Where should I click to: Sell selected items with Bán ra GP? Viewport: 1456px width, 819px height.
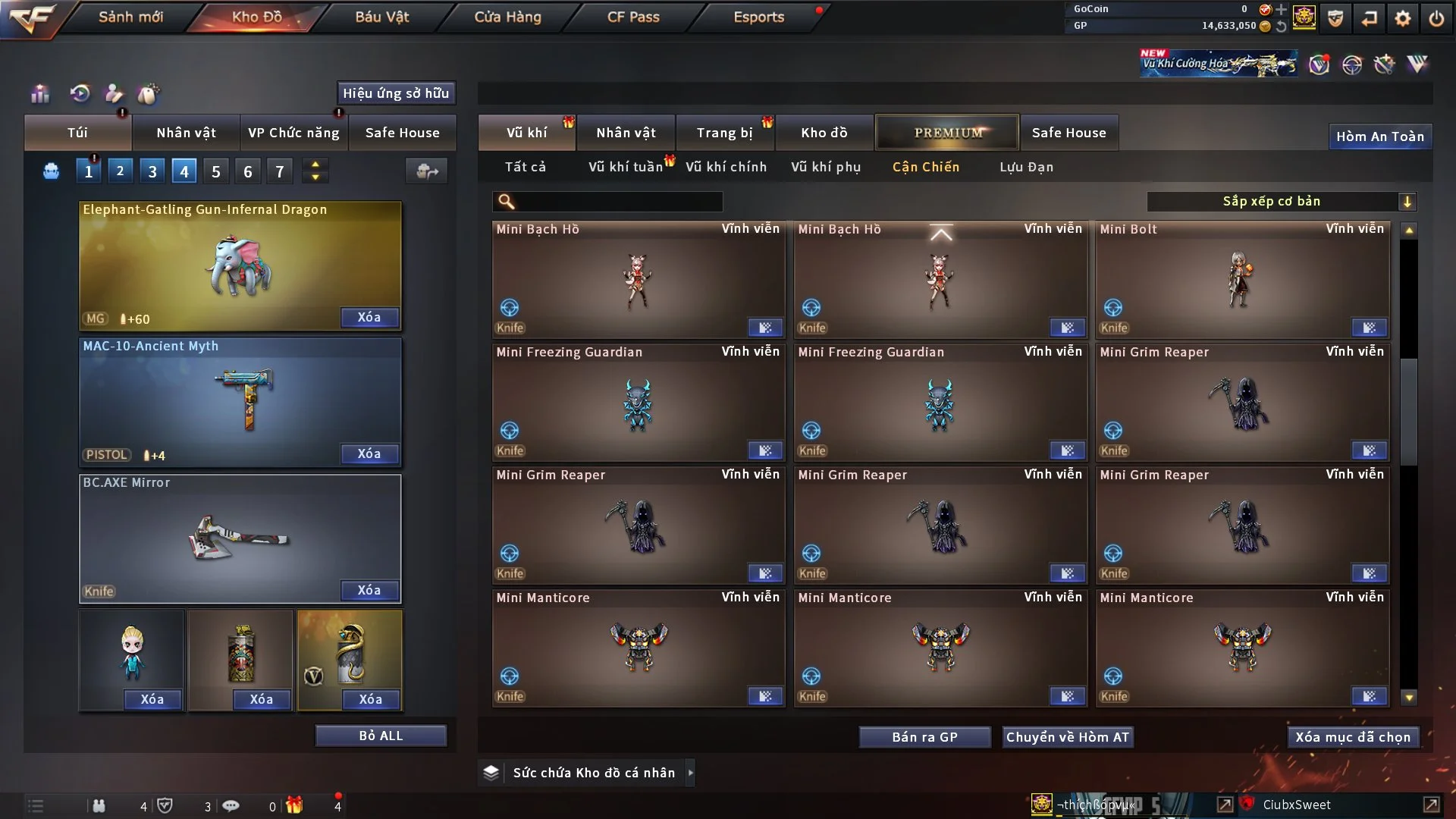click(x=924, y=737)
